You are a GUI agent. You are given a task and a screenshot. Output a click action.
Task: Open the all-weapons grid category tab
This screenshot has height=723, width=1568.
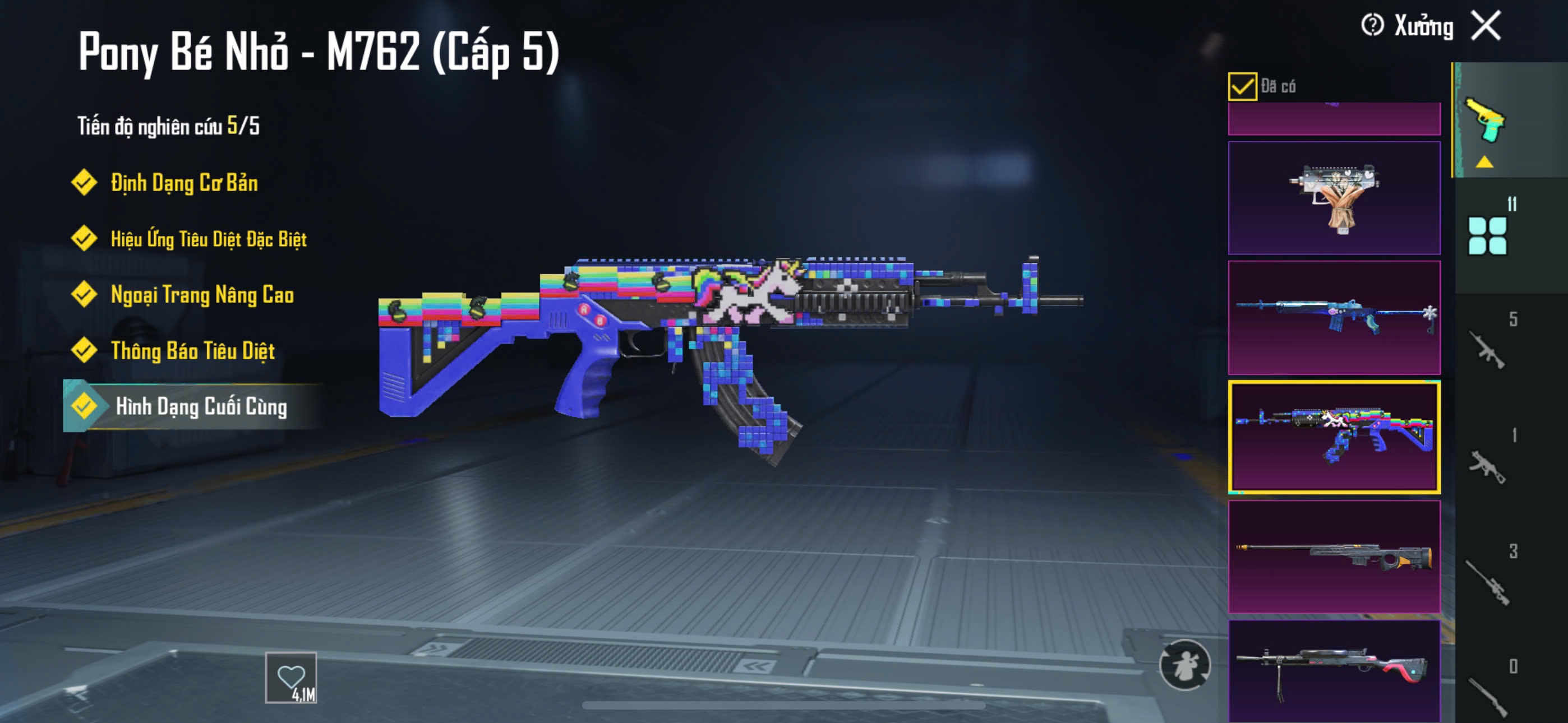click(1487, 235)
